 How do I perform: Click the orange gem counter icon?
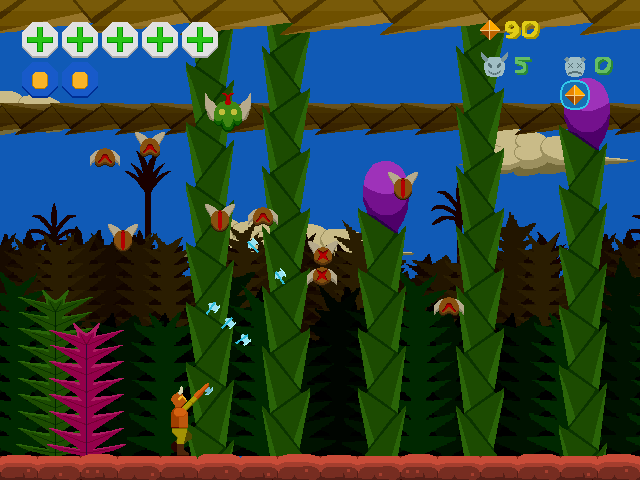point(490,30)
